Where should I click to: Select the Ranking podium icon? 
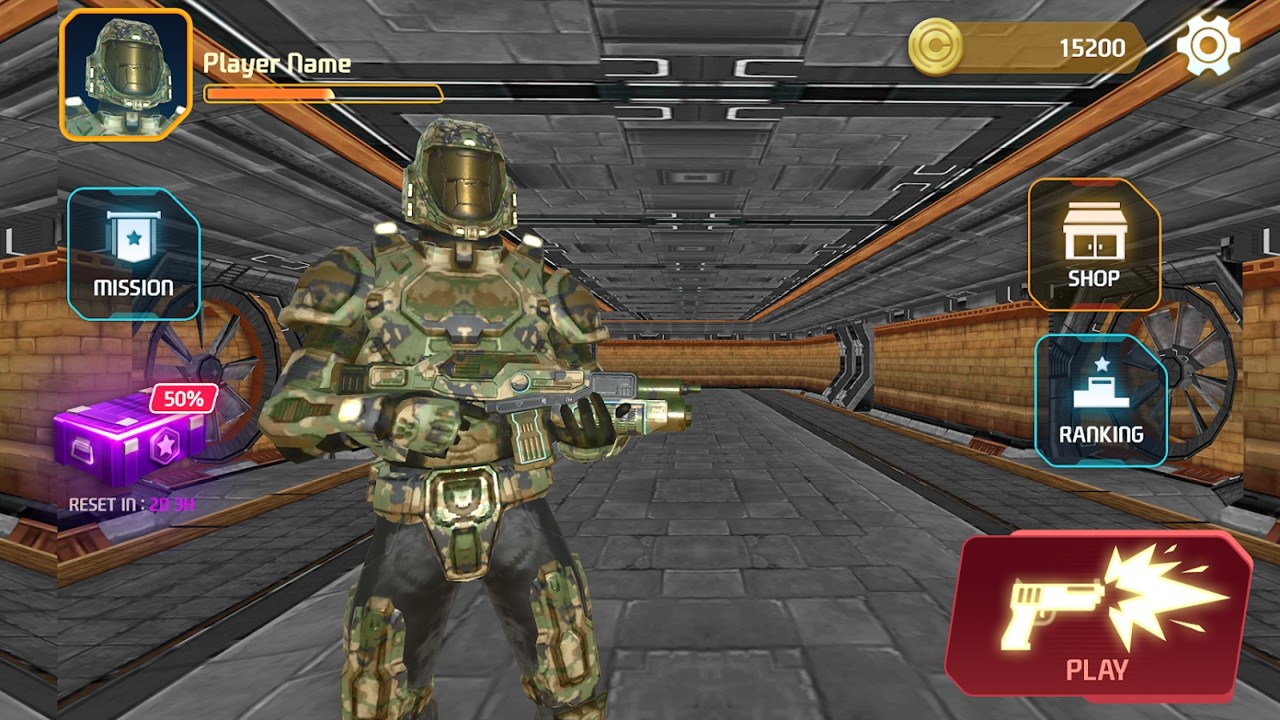(1100, 390)
